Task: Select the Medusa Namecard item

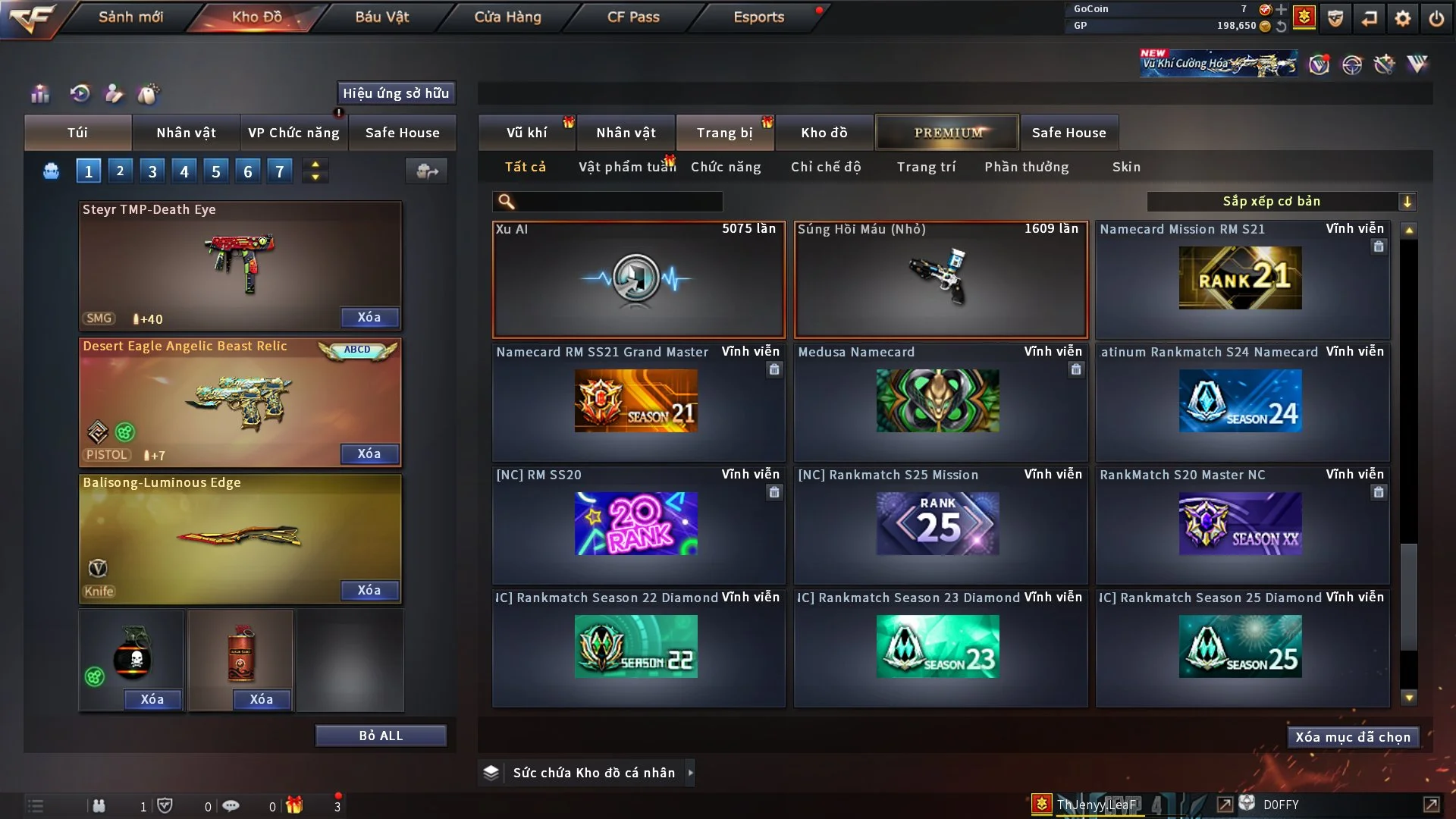Action: 940,402
